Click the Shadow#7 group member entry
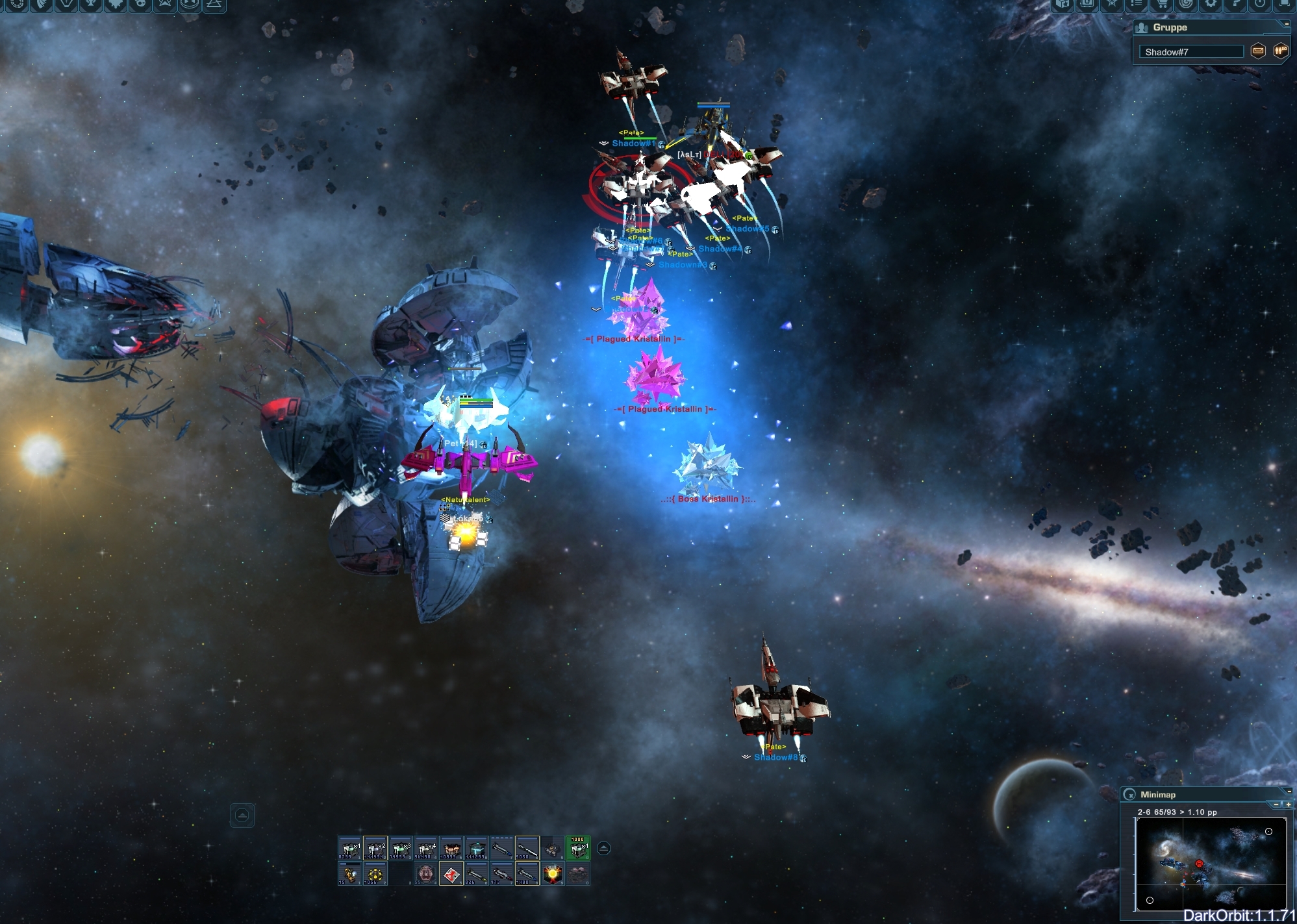 pos(1190,52)
